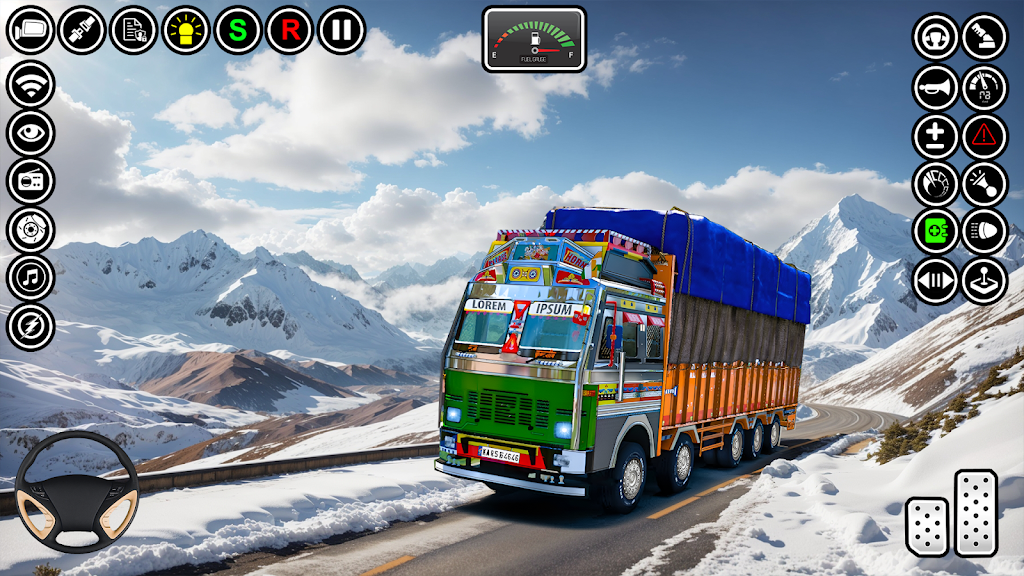Tap the red R button

290,30
